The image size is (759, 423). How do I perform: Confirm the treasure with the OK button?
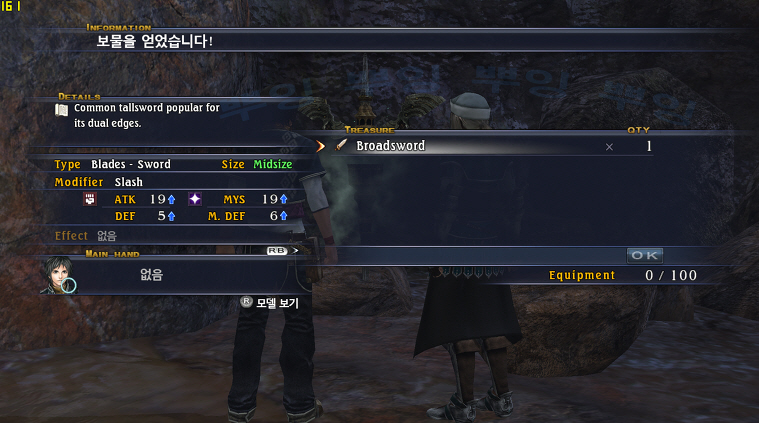(645, 255)
